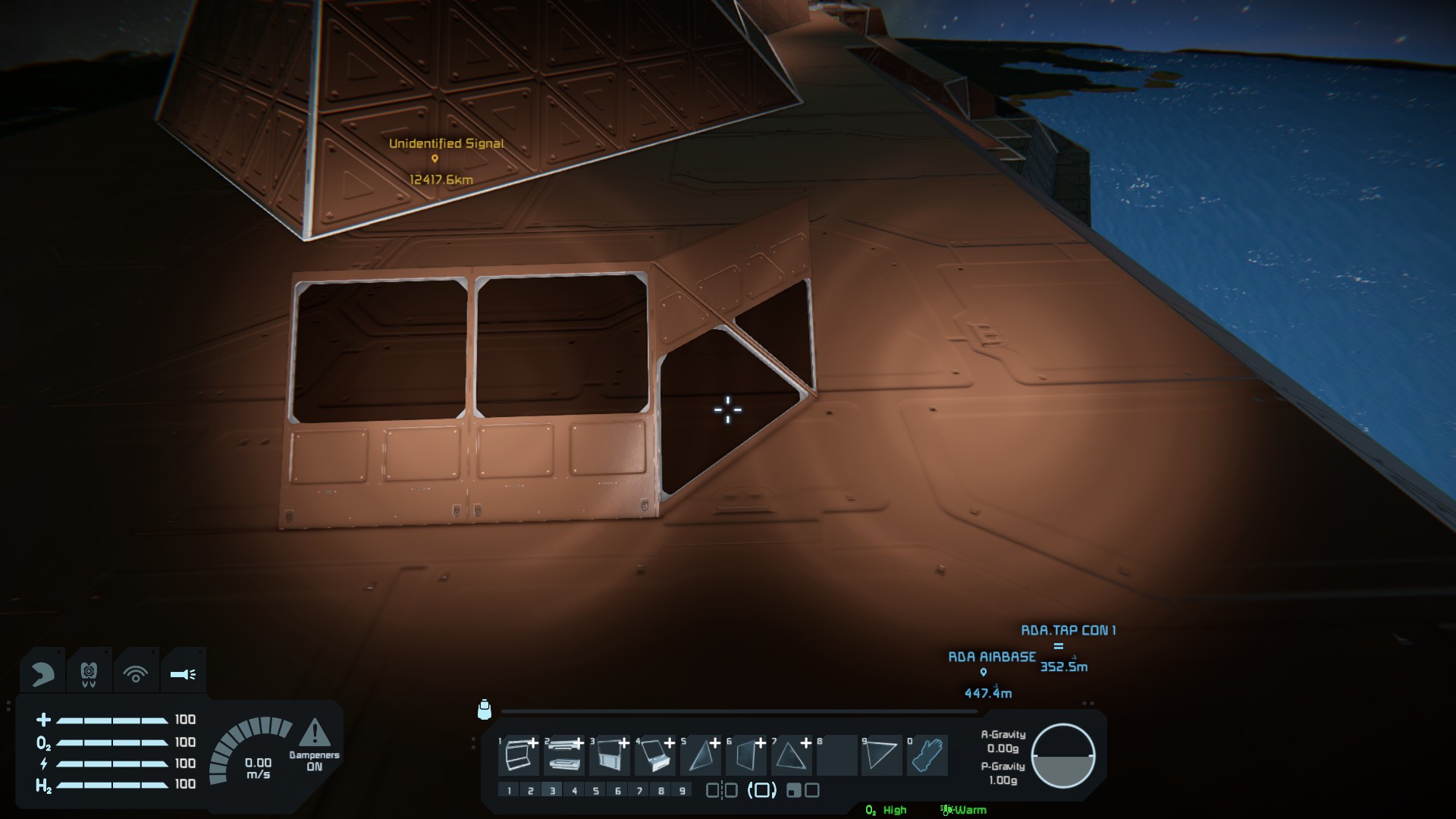Toggle the flashlight icon
The width and height of the screenshot is (1456, 819).
click(x=183, y=673)
